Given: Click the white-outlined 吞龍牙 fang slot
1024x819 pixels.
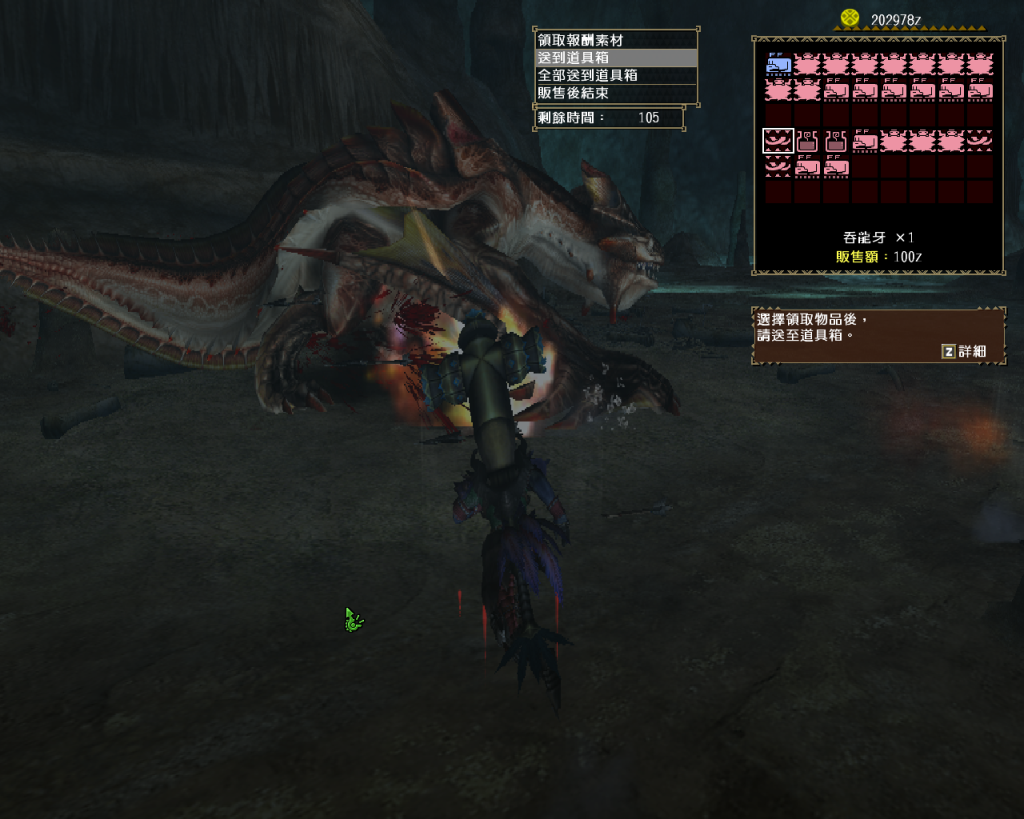Looking at the screenshot, I should 778,141.
